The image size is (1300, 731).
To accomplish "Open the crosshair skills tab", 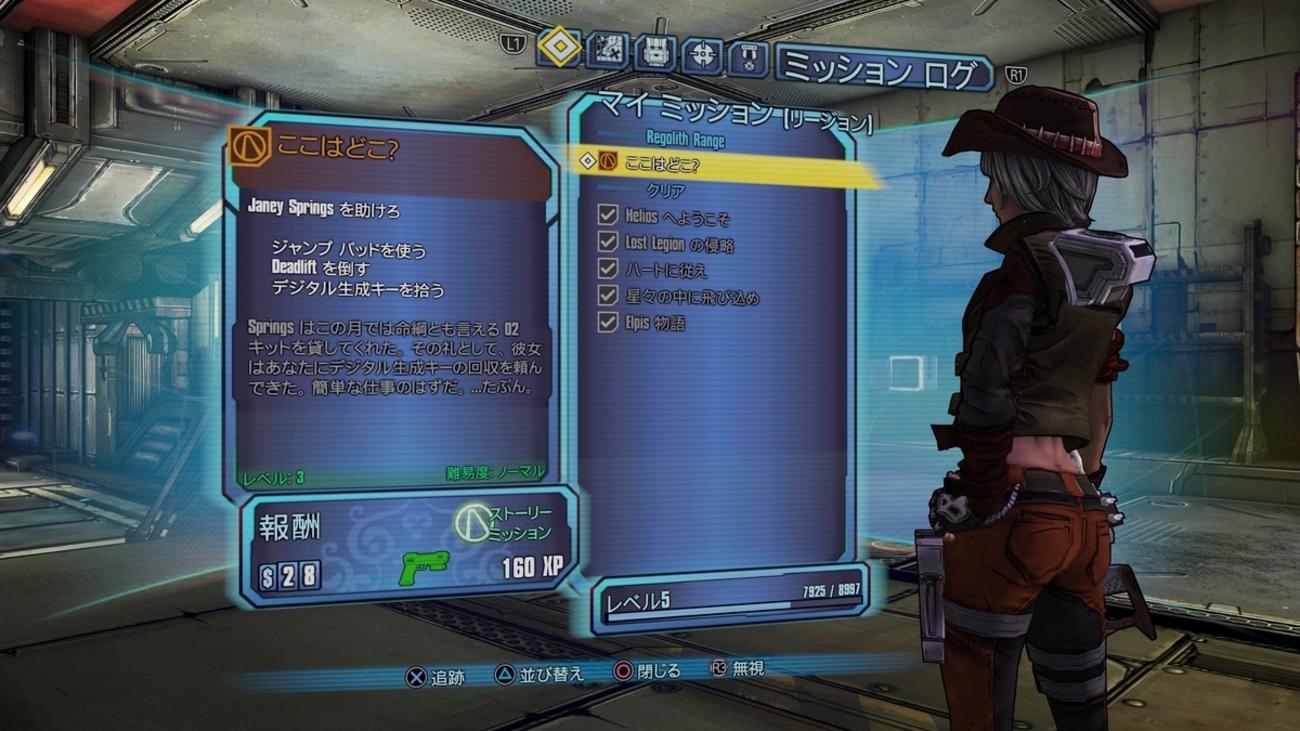I will pyautogui.click(x=702, y=54).
